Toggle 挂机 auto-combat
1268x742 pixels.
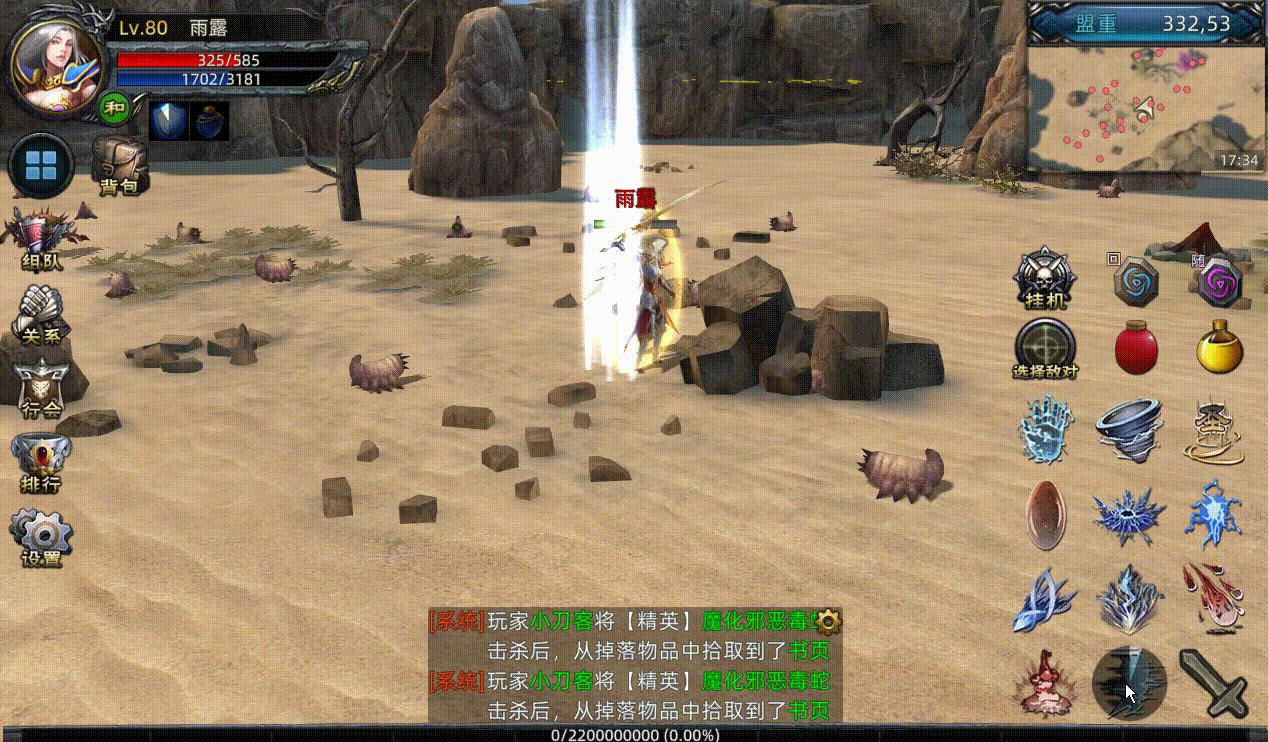[x=1045, y=278]
